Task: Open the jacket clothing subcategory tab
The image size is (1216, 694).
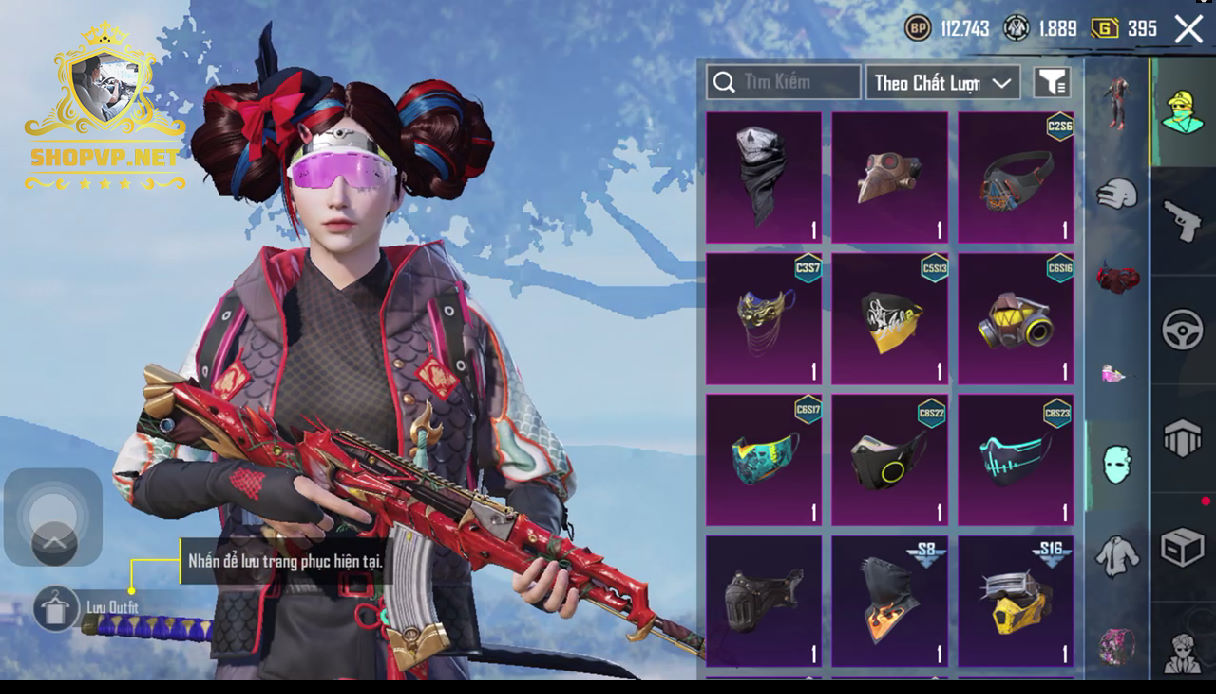Action: click(x=1116, y=555)
